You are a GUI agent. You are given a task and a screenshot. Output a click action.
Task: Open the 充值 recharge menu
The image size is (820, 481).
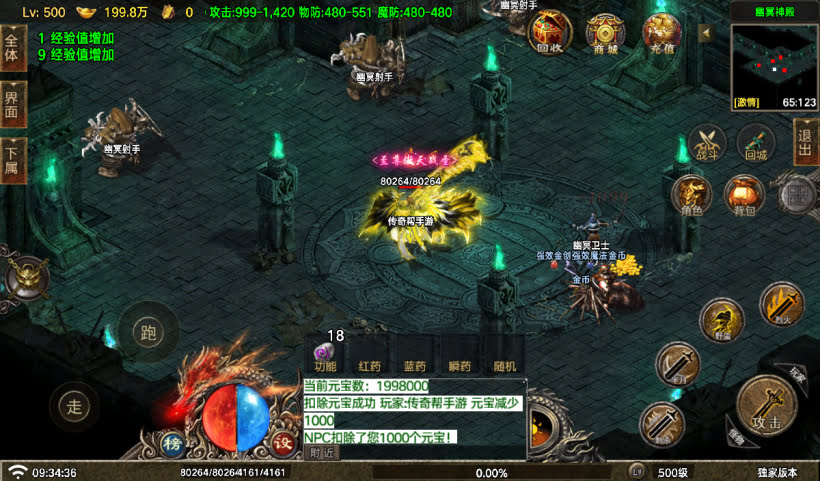click(660, 33)
